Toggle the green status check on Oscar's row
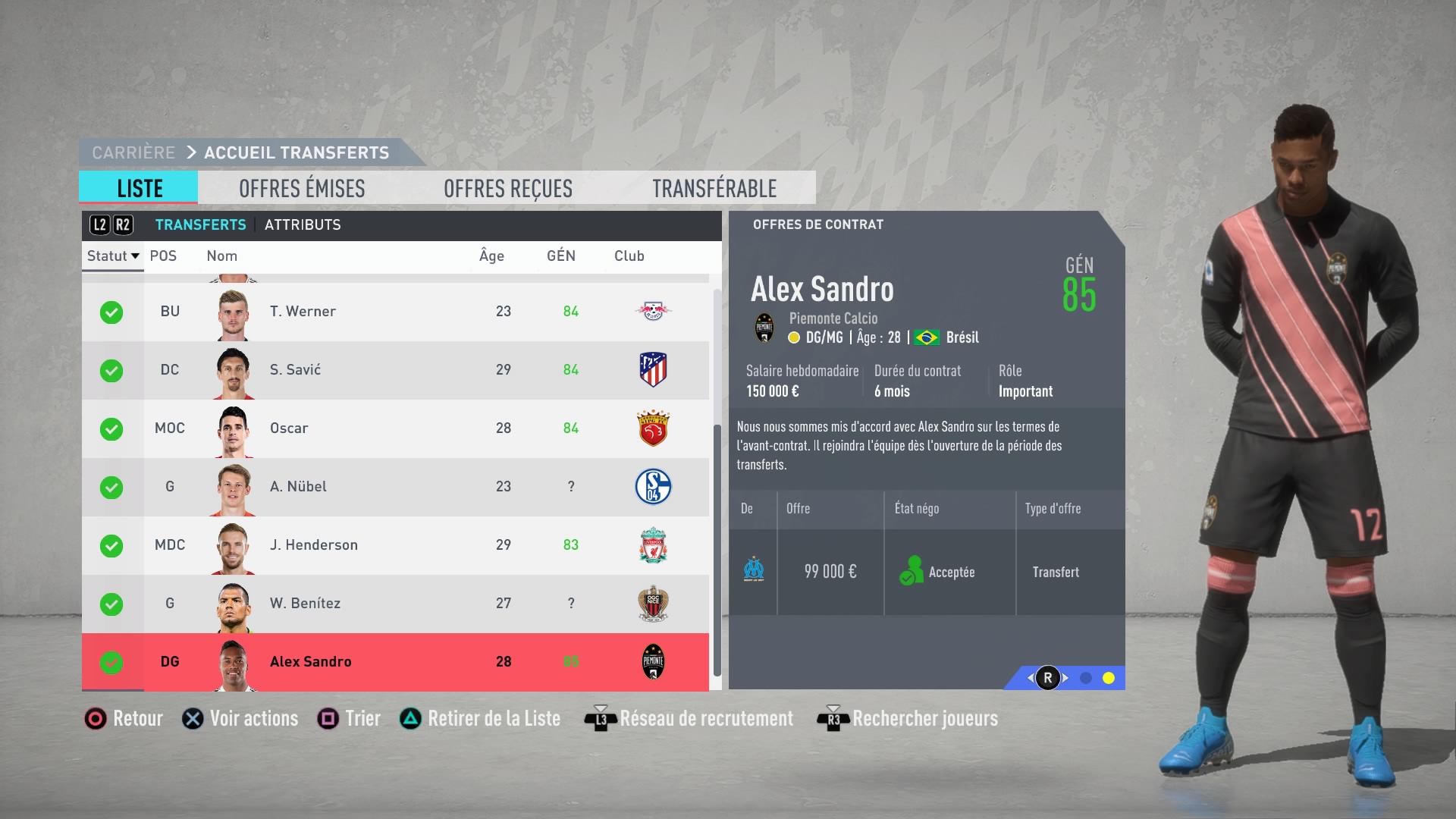Screen dimensions: 1456x819 coord(111,428)
